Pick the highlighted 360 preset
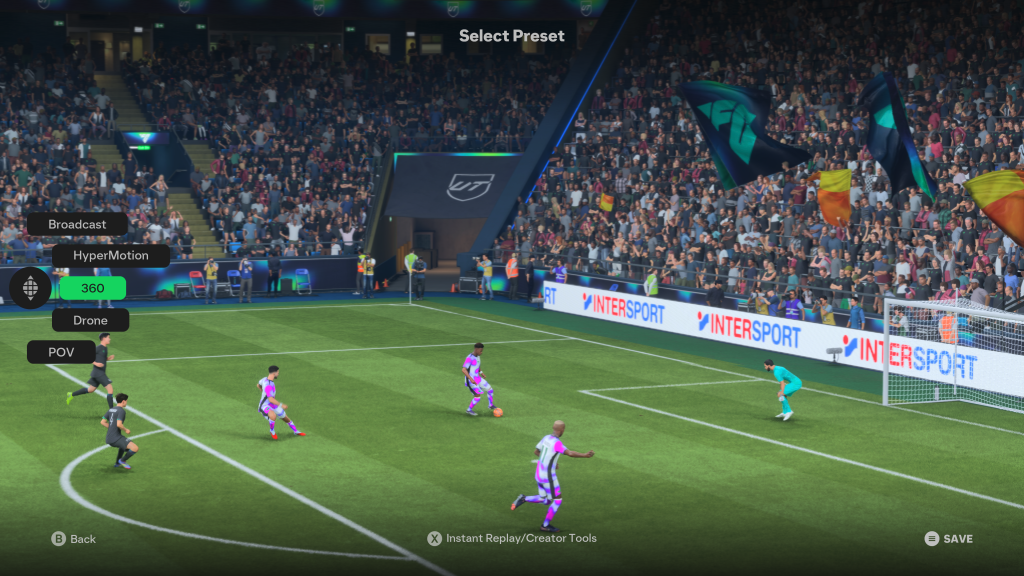 (92, 288)
